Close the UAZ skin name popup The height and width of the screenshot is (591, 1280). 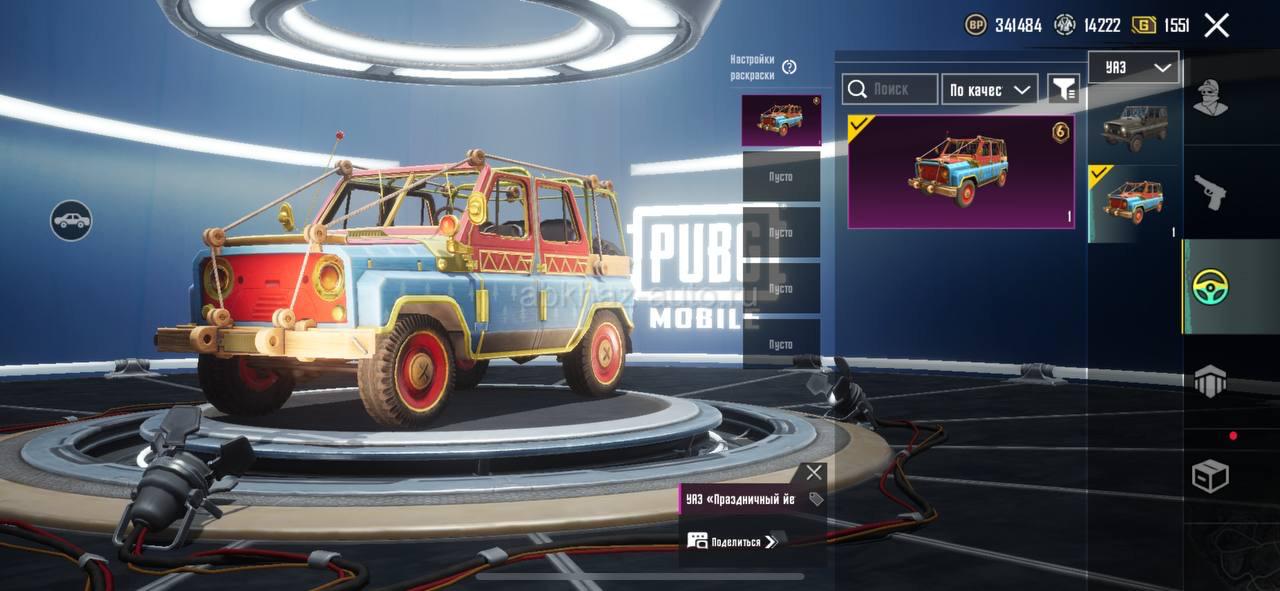point(814,473)
